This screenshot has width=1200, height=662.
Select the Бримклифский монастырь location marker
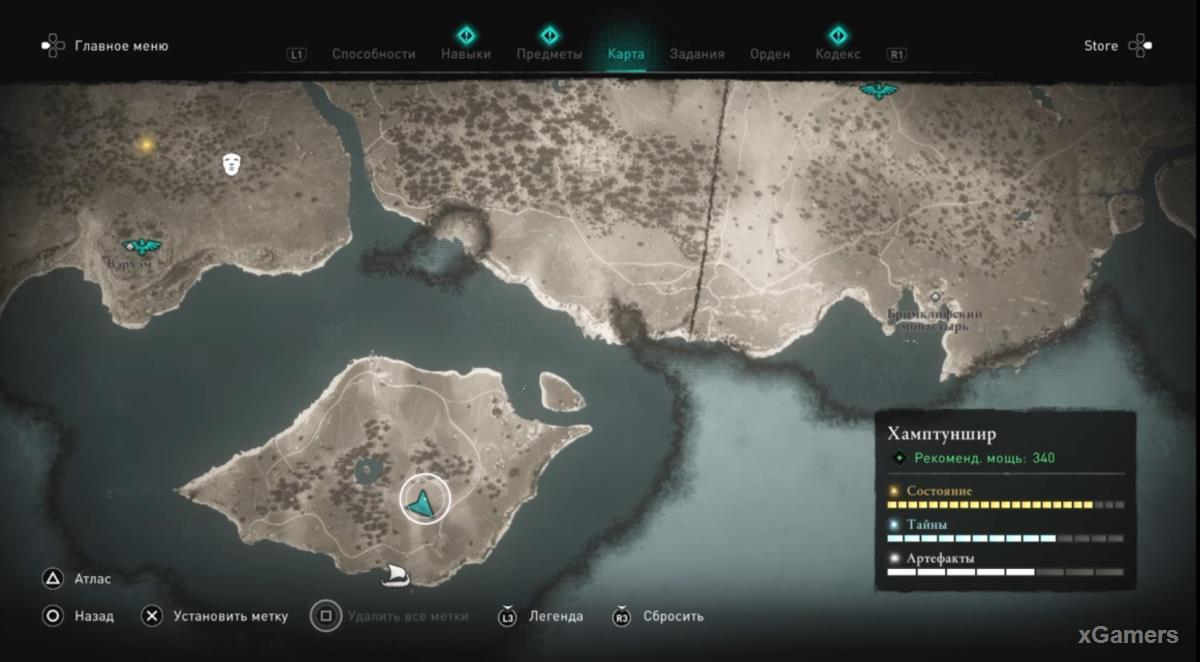(x=935, y=297)
